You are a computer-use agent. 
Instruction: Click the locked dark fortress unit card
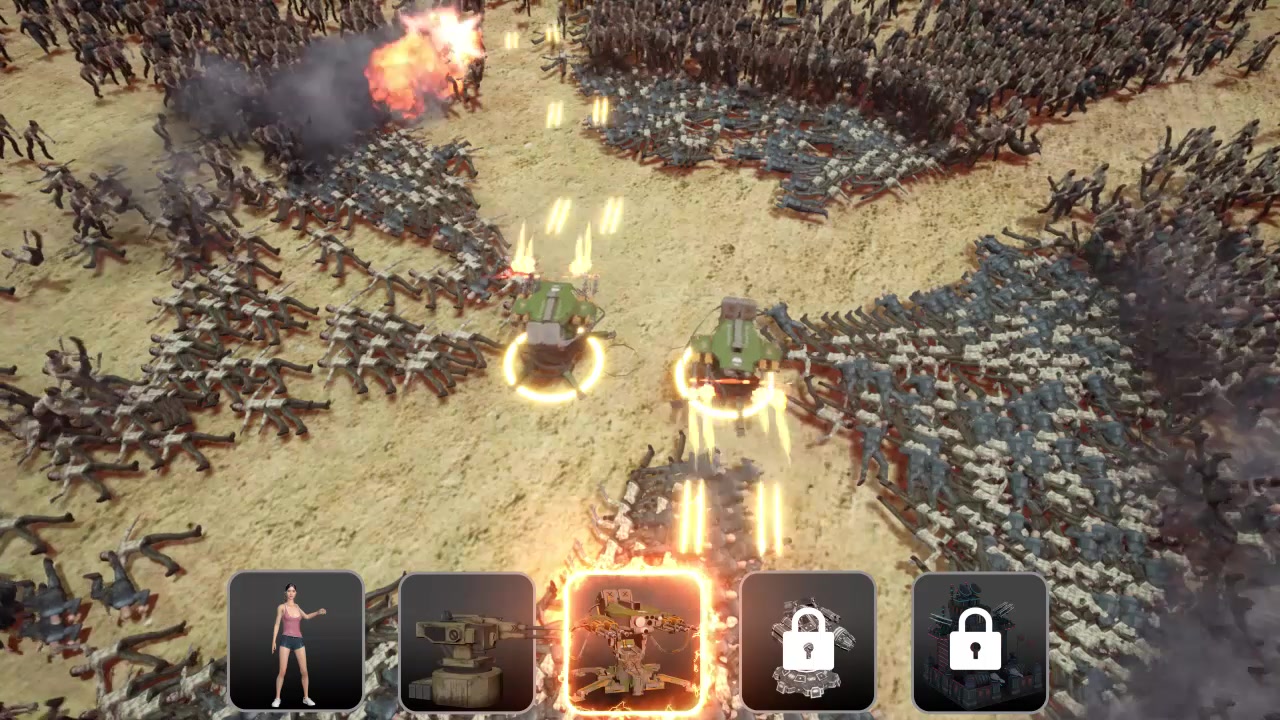click(x=979, y=641)
